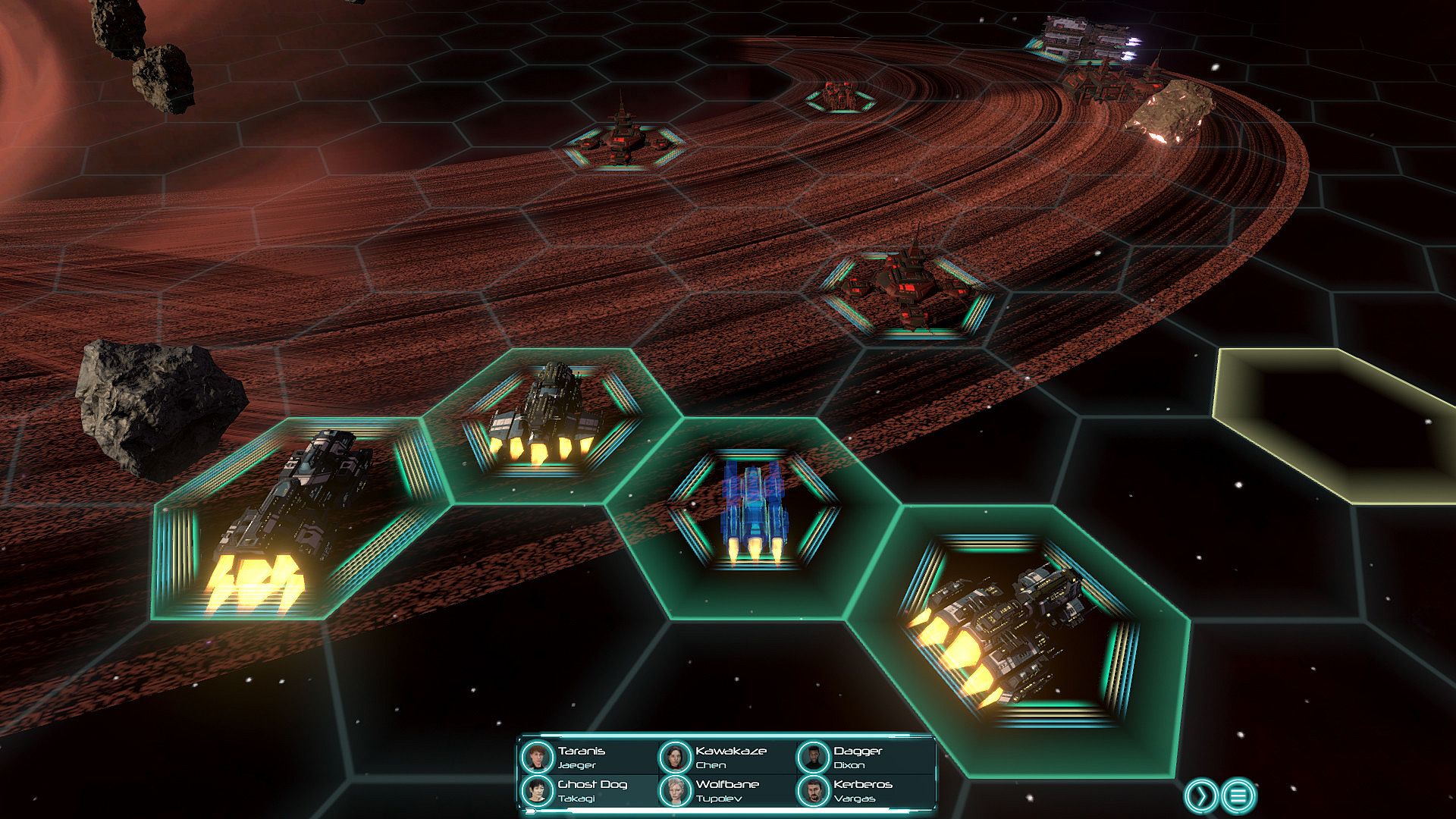Open the round hamburger menu button
1456x819 pixels.
pyautogui.click(x=1239, y=796)
